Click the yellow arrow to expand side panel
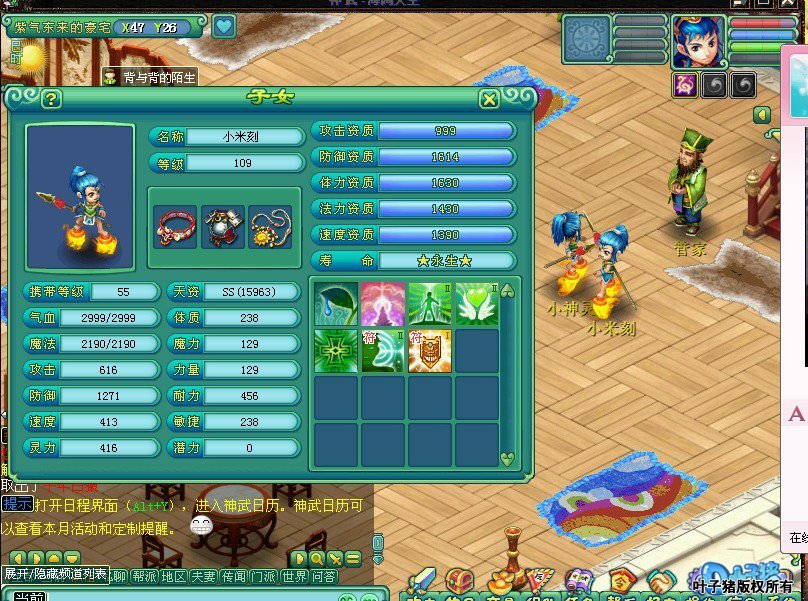The height and width of the screenshot is (601, 808). click(x=761, y=116)
